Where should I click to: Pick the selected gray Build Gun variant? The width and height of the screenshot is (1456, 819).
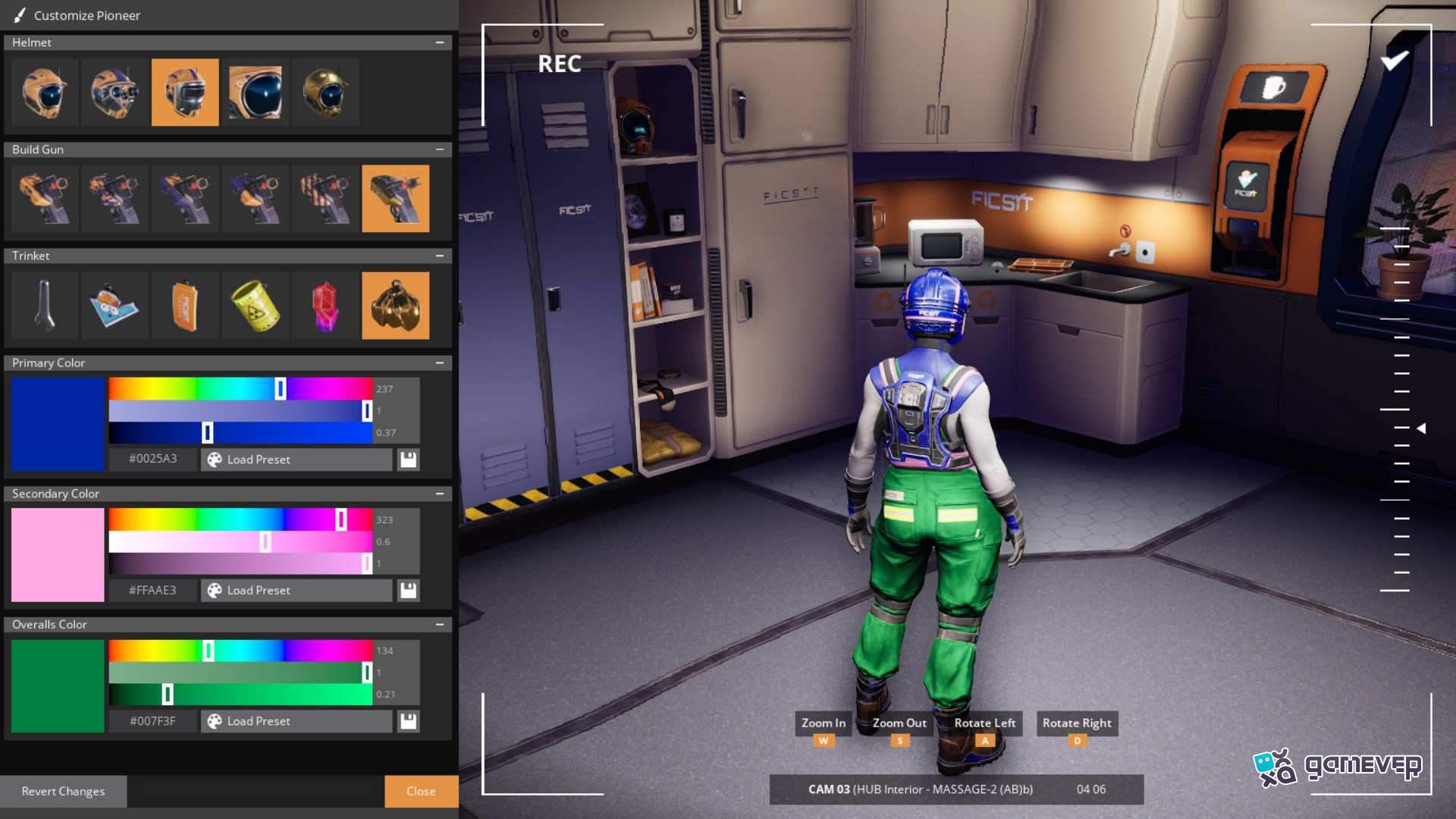pyautogui.click(x=395, y=199)
